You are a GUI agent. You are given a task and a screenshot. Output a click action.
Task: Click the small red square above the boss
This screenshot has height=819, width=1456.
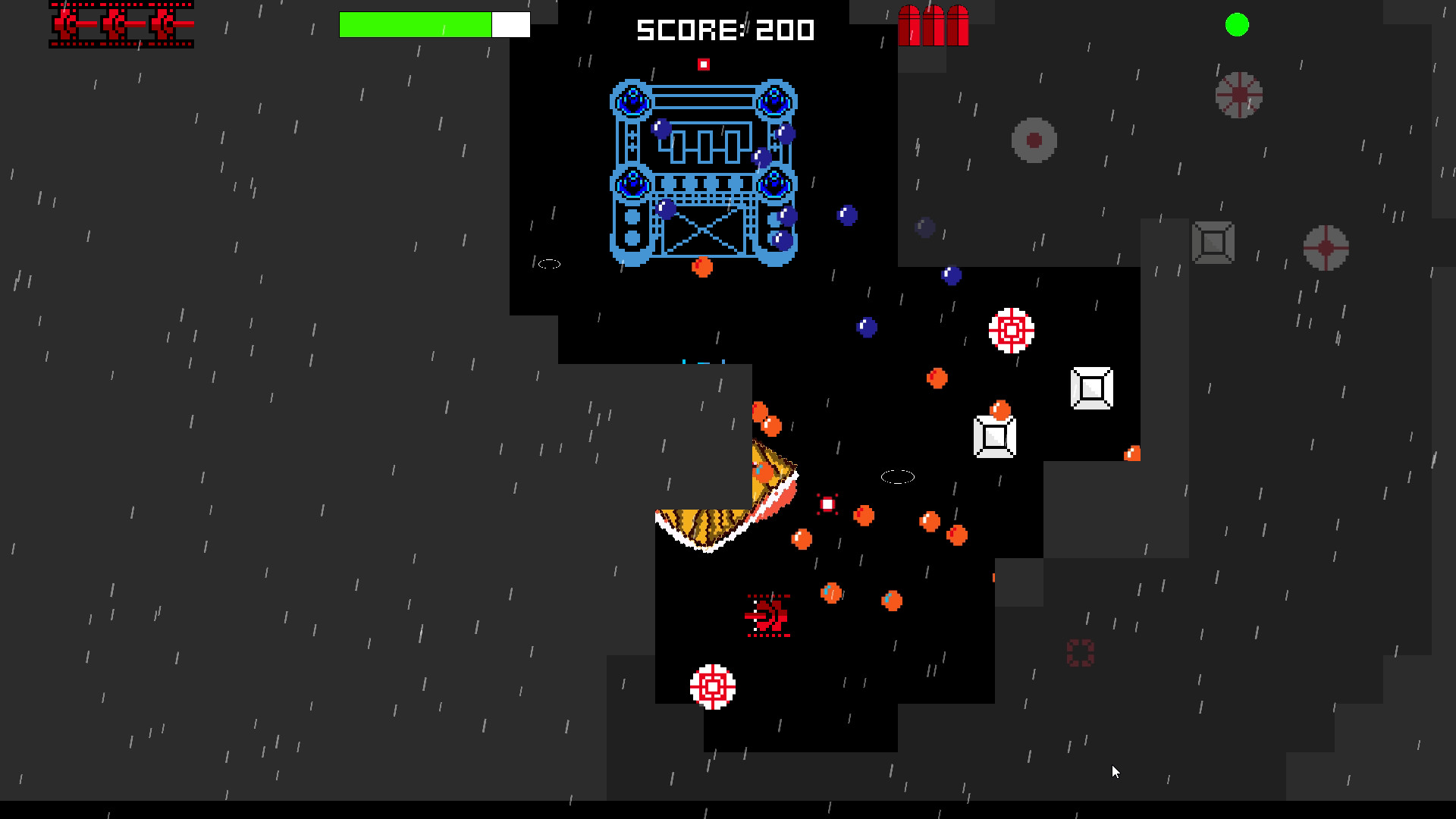pyautogui.click(x=704, y=63)
